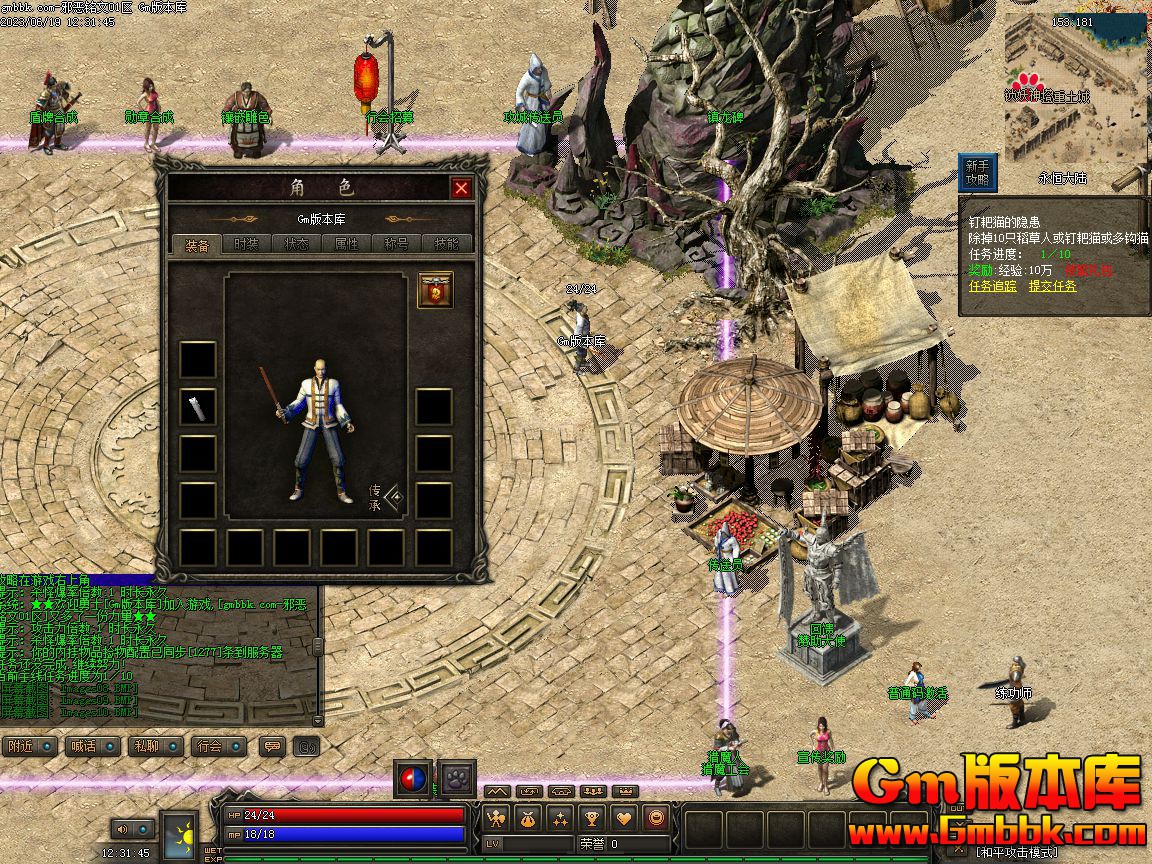Close the 角色 character window
The image size is (1152, 864).
(x=460, y=188)
